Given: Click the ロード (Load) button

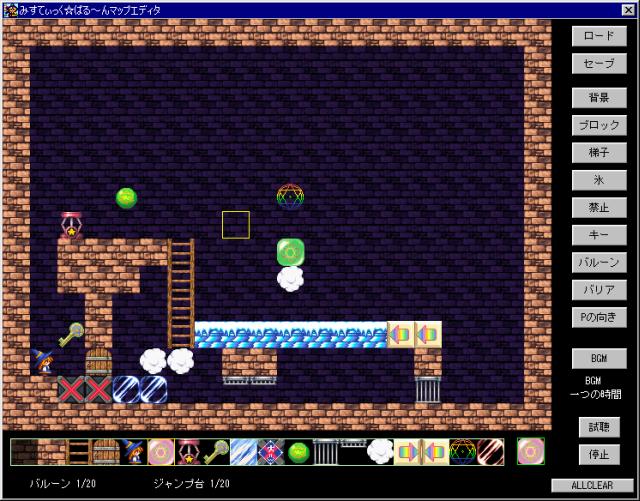Looking at the screenshot, I should click(599, 35).
